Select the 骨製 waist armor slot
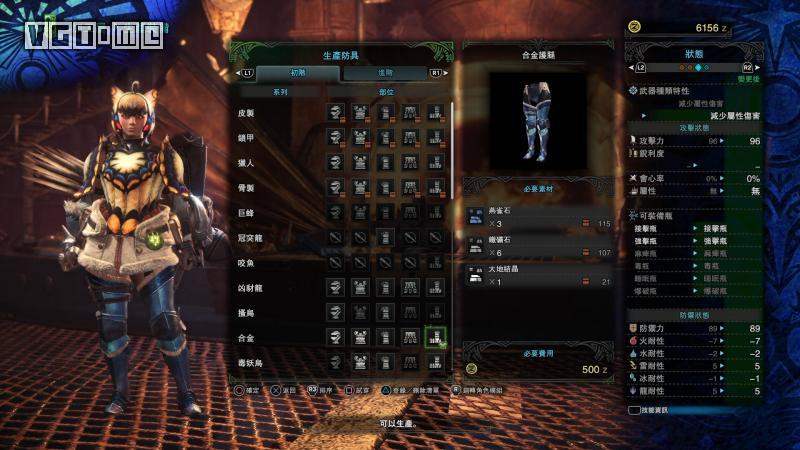Screen dimensions: 800x450 [x=410, y=187]
